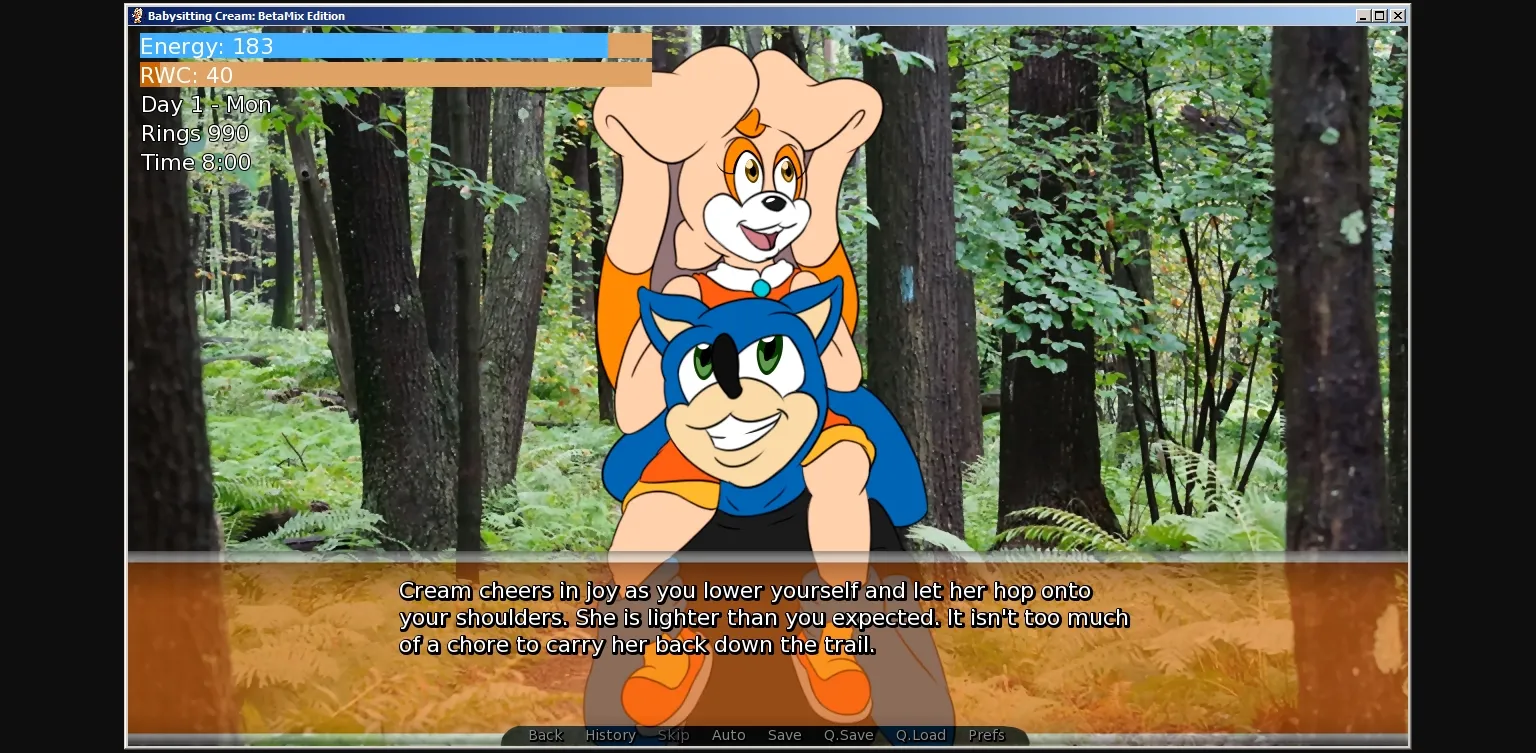This screenshot has width=1536, height=753.
Task: Open the Prefs settings screen
Action: (x=986, y=735)
